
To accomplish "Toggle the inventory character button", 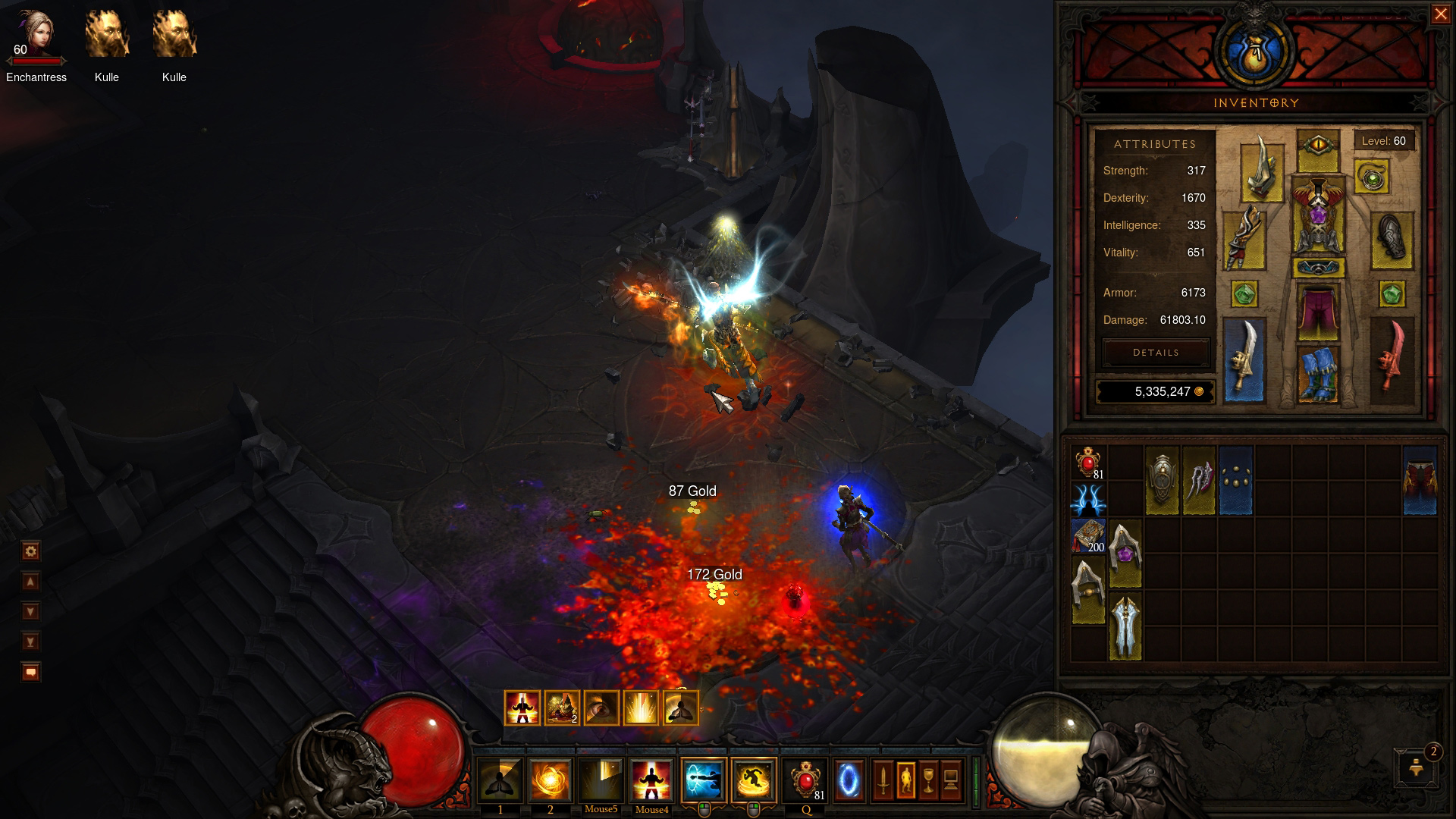I will click(905, 780).
